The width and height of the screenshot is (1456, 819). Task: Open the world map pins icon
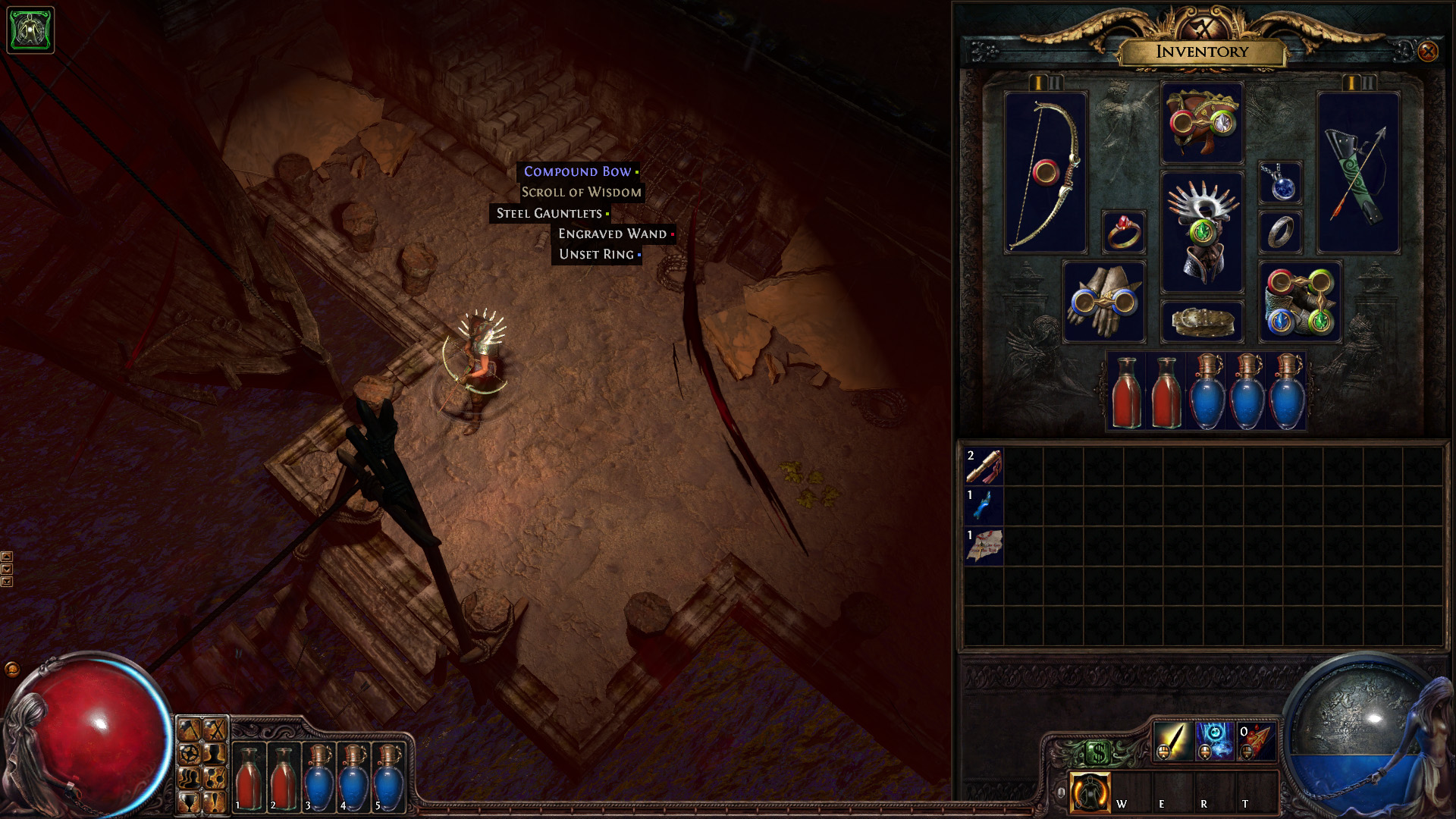215,779
